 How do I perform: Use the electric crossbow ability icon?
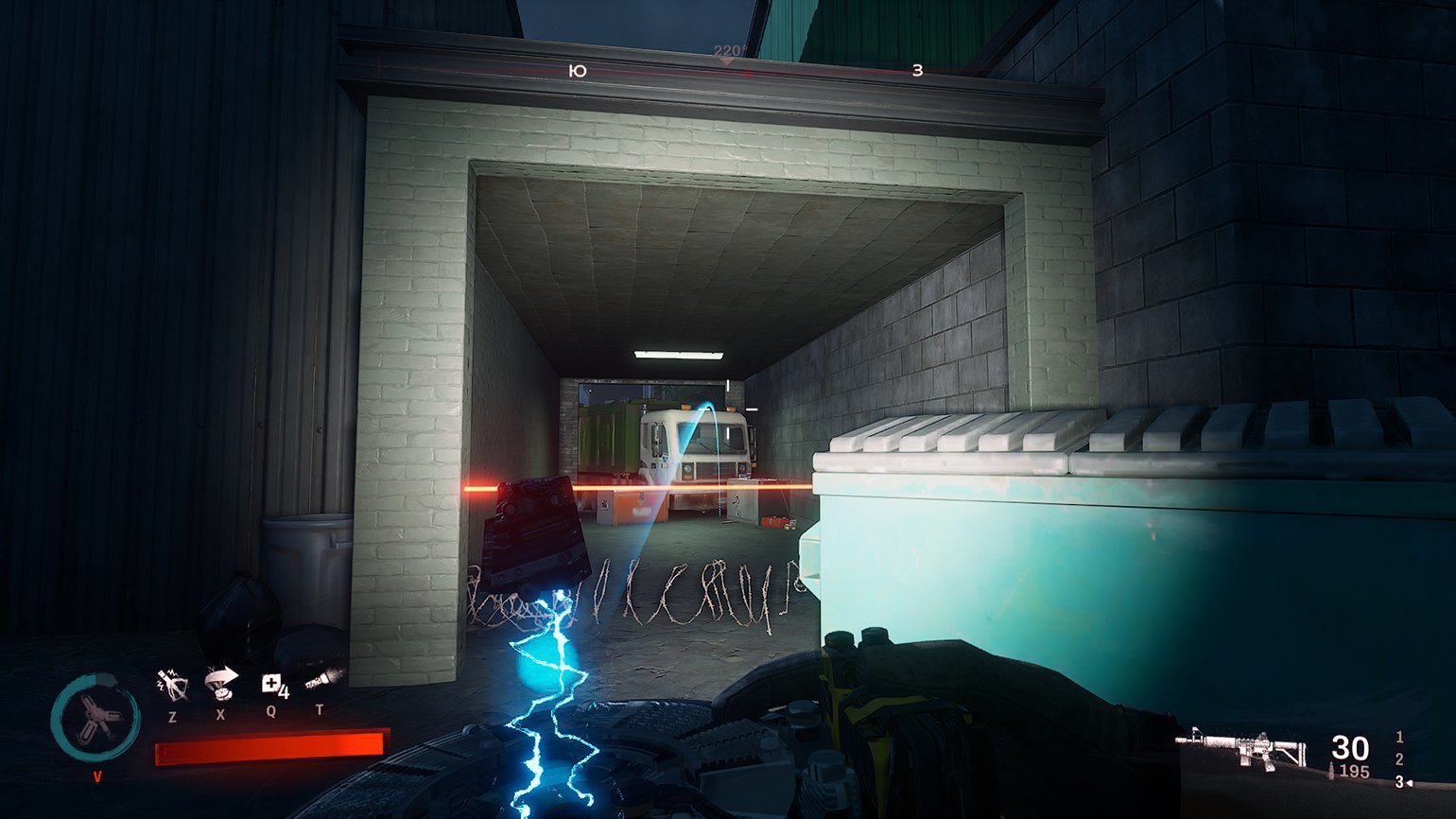172,683
